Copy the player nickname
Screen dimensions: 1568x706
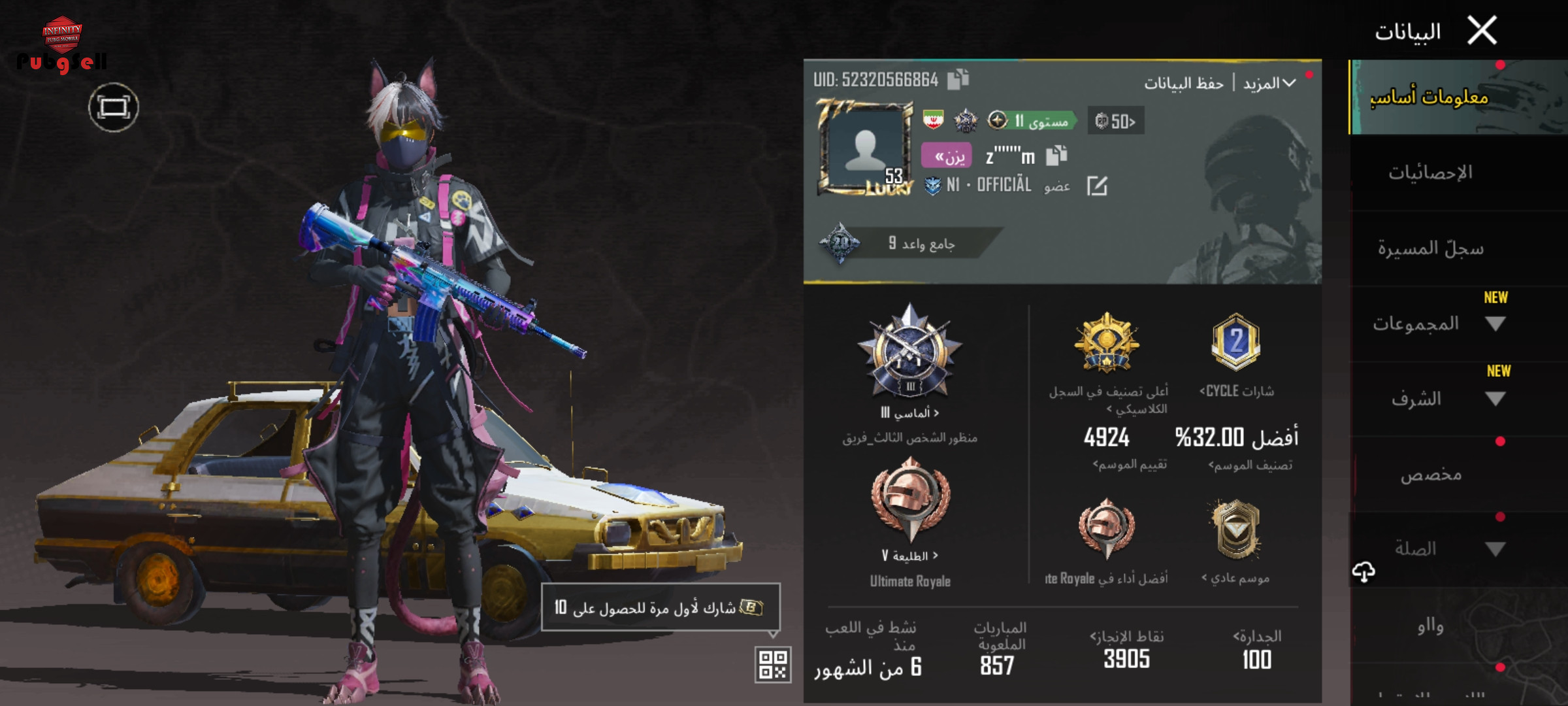1056,156
